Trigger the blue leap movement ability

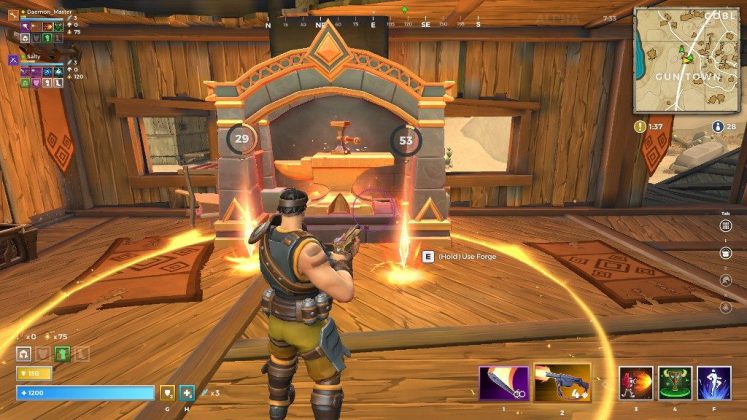point(714,383)
